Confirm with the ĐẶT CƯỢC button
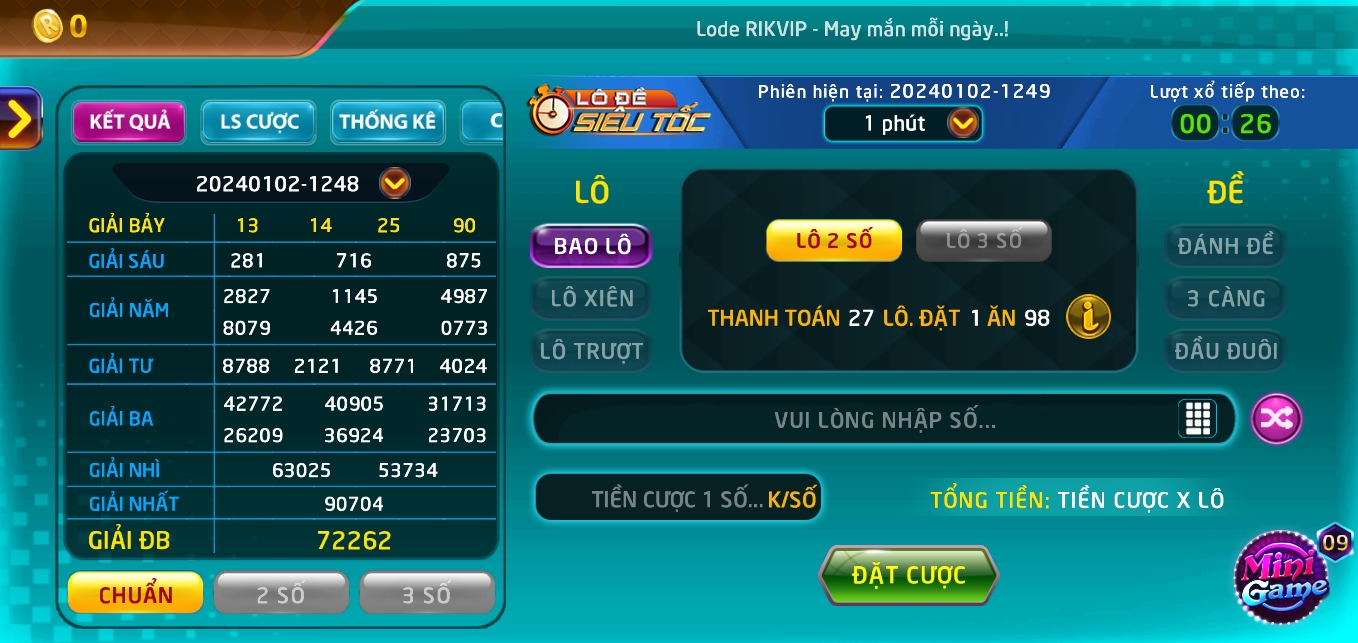Viewport: 1358px width, 643px height. [908, 575]
